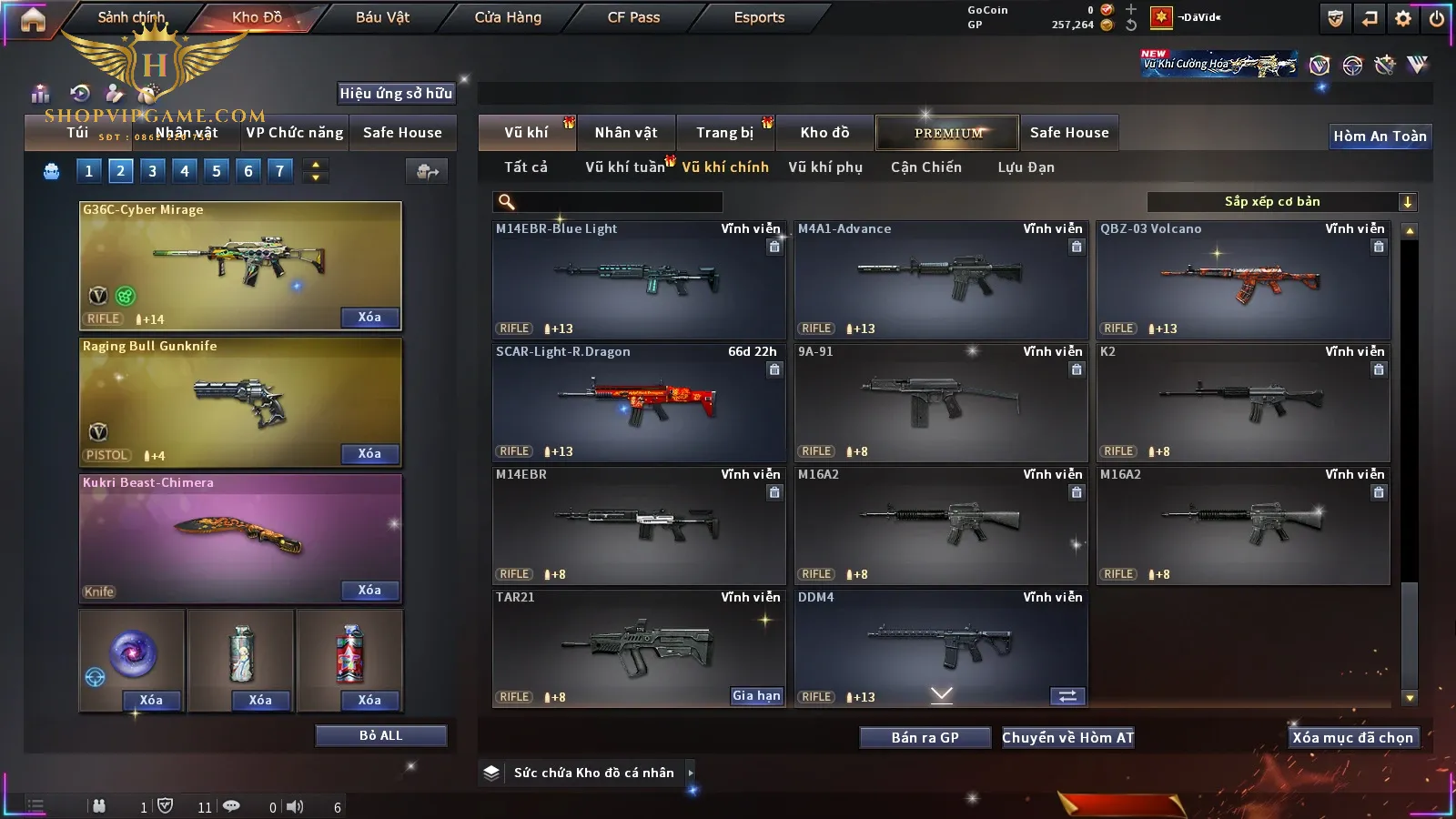Image resolution: width=1456 pixels, height=819 pixels.
Task: Select bag slot number 3
Action: click(152, 170)
